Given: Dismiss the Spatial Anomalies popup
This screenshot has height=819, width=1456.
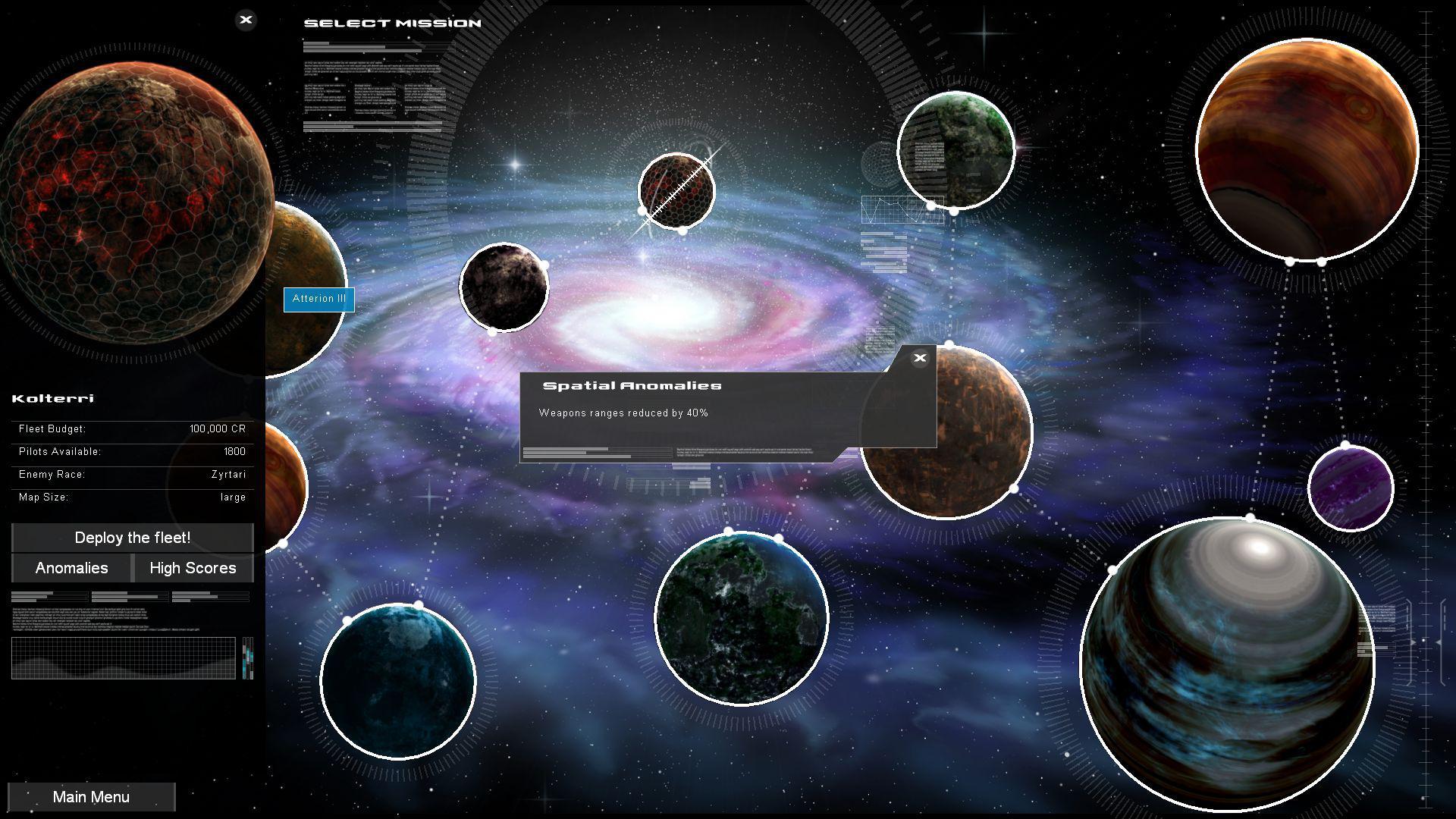Looking at the screenshot, I should 920,358.
